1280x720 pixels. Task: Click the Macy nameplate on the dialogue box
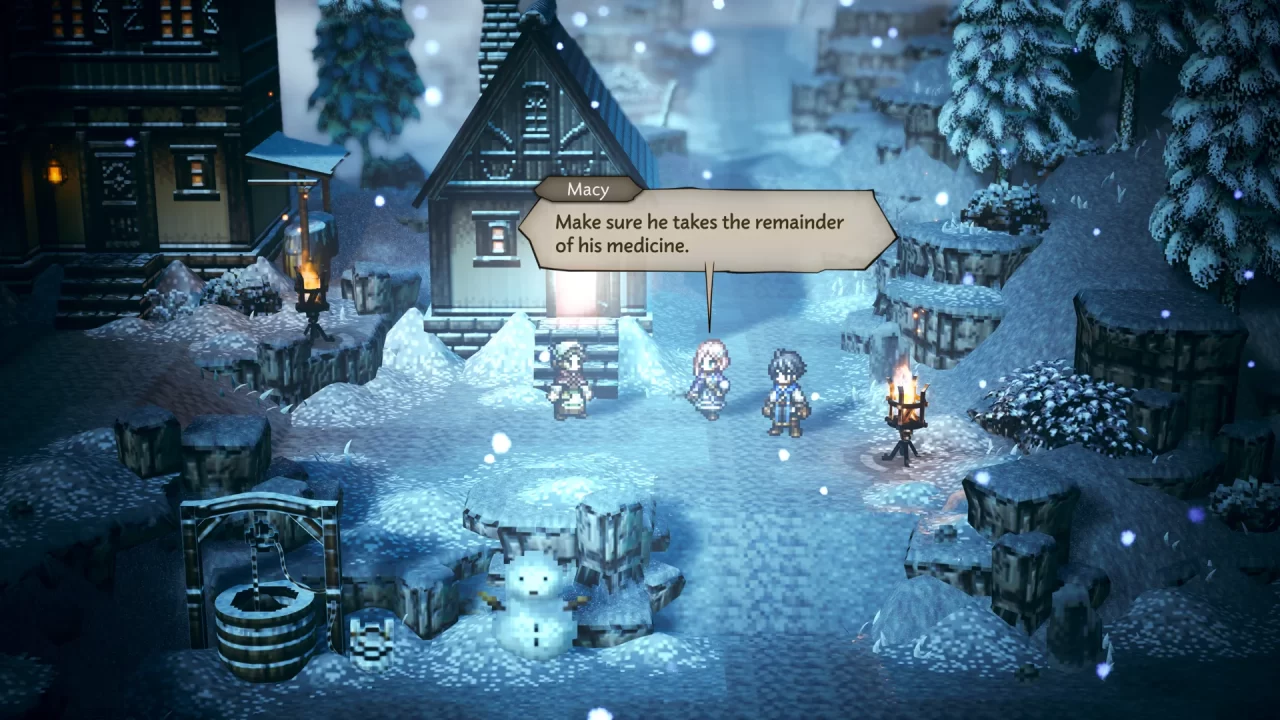point(589,189)
